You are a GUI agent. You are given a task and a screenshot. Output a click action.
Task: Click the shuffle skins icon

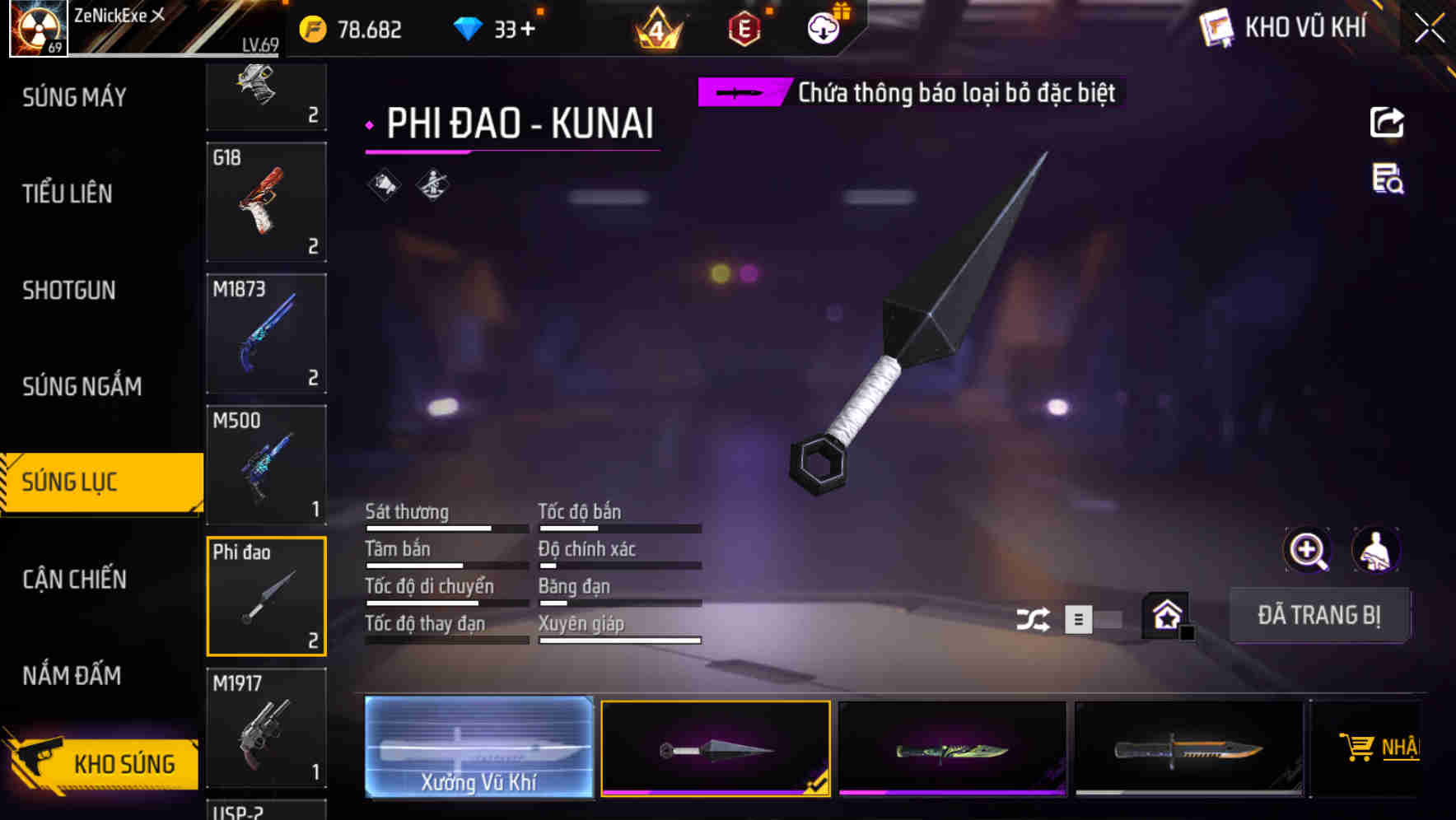click(1032, 617)
